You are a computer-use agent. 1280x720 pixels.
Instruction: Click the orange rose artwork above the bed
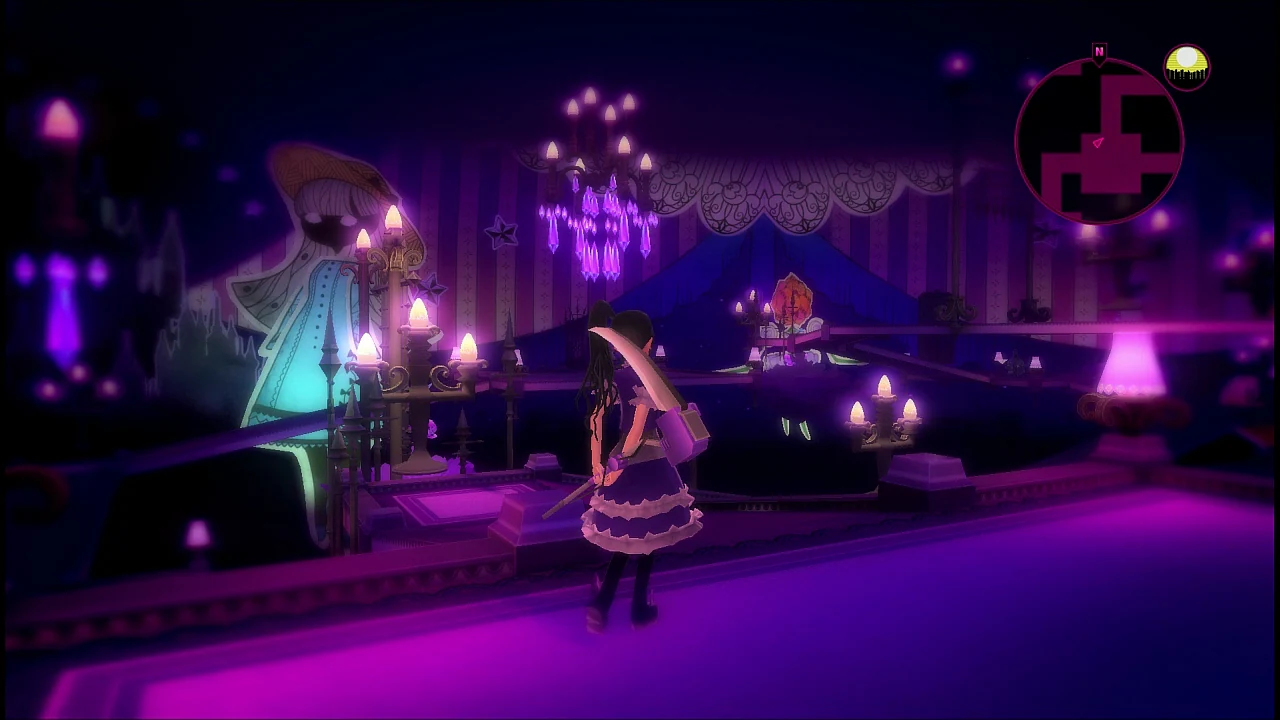pyautogui.click(x=792, y=300)
